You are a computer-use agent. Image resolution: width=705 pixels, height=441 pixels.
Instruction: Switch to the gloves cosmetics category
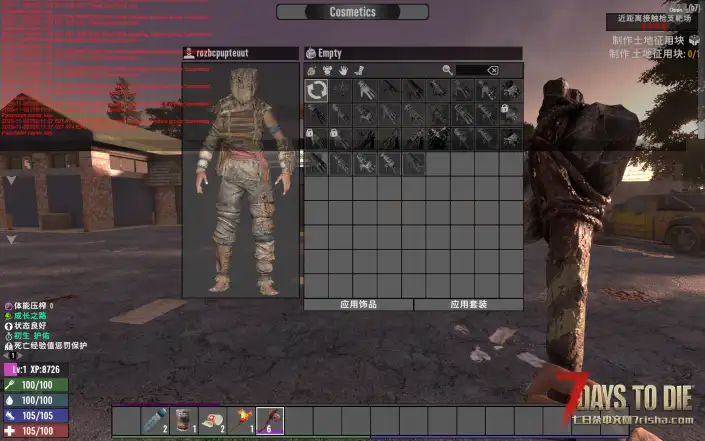(342, 71)
